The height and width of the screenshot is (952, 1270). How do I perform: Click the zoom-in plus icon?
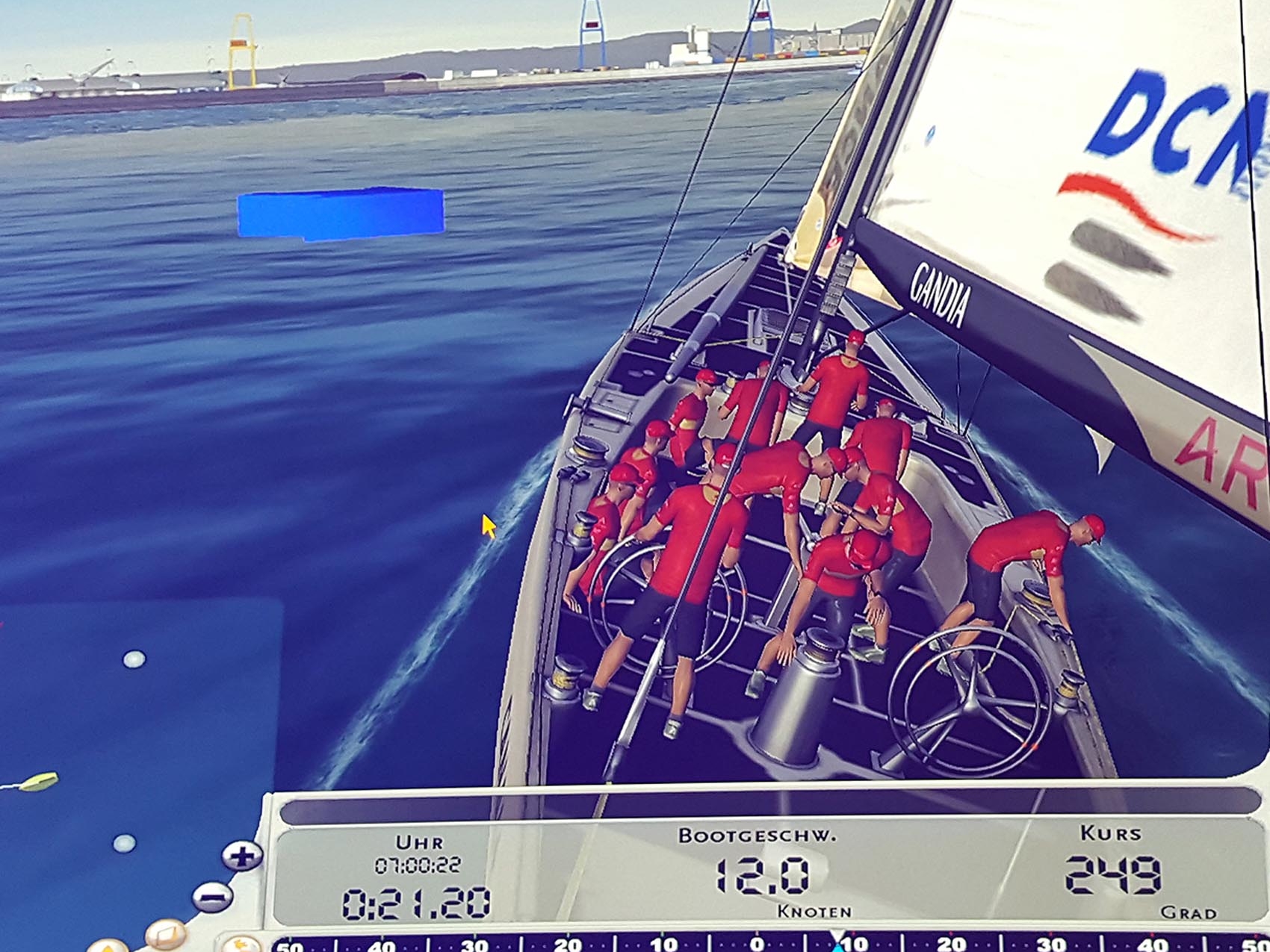click(x=242, y=856)
